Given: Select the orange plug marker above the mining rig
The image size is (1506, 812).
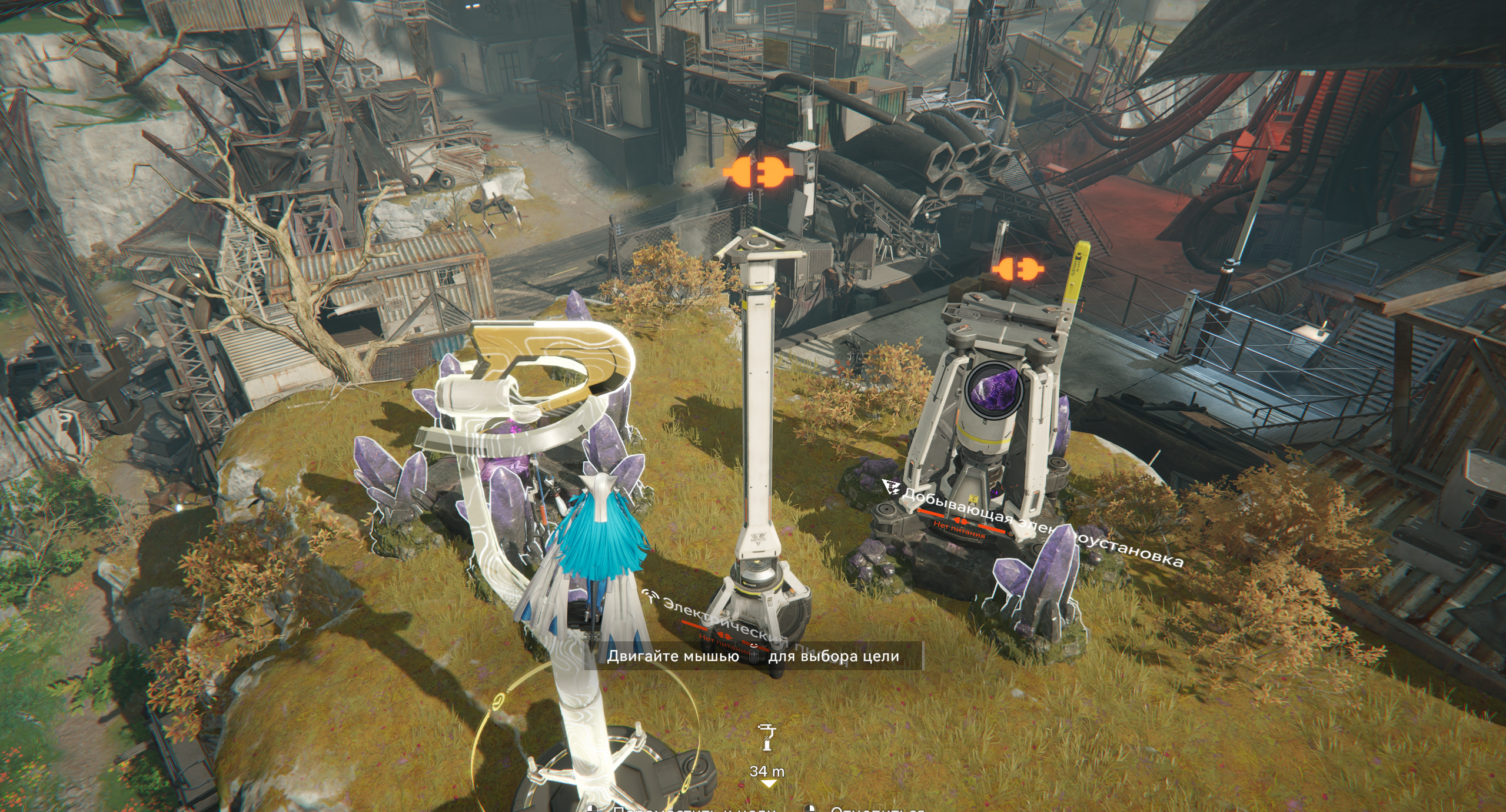Looking at the screenshot, I should (x=1018, y=270).
